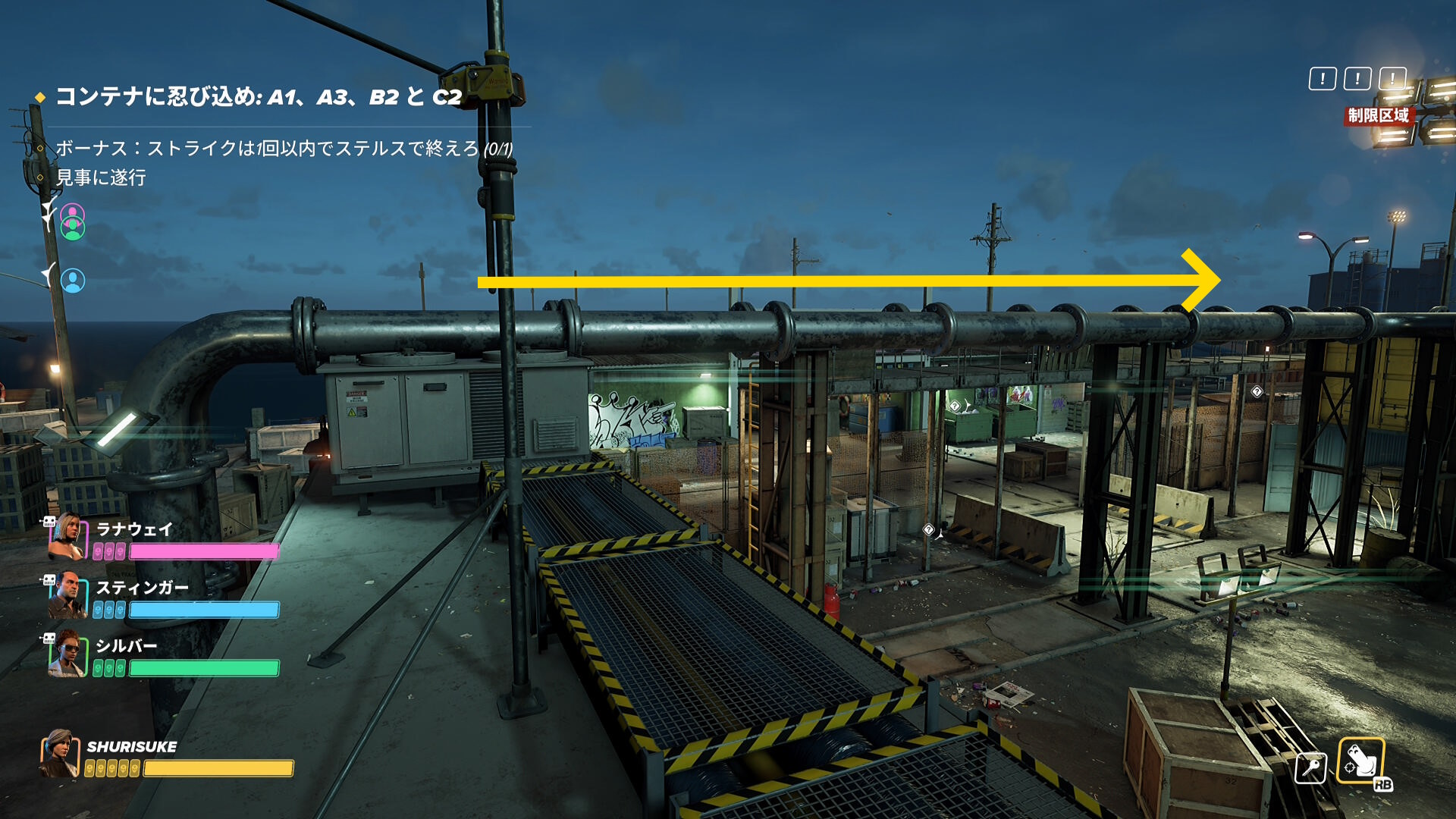Screen dimensions: 1456x819
Task: Activate the yellow-framed throwable gadget slot
Action: pyautogui.click(x=1360, y=761)
